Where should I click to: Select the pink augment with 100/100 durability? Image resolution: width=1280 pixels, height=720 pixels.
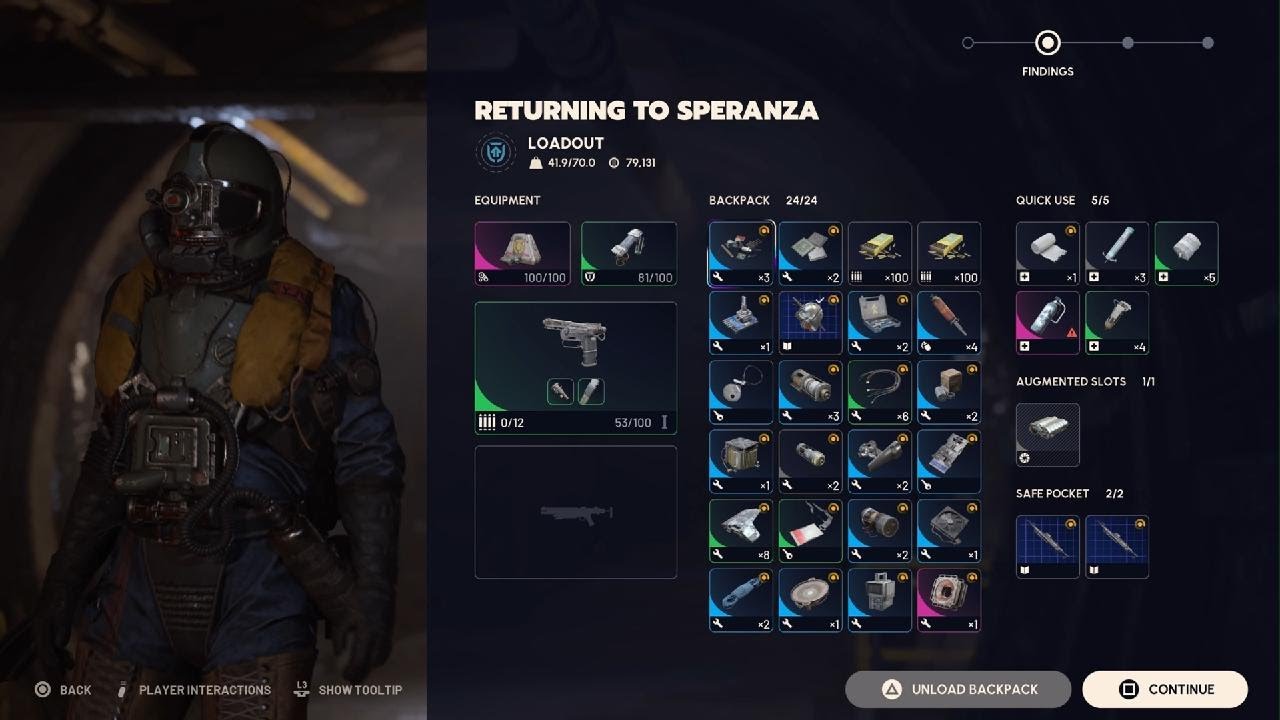(x=522, y=253)
